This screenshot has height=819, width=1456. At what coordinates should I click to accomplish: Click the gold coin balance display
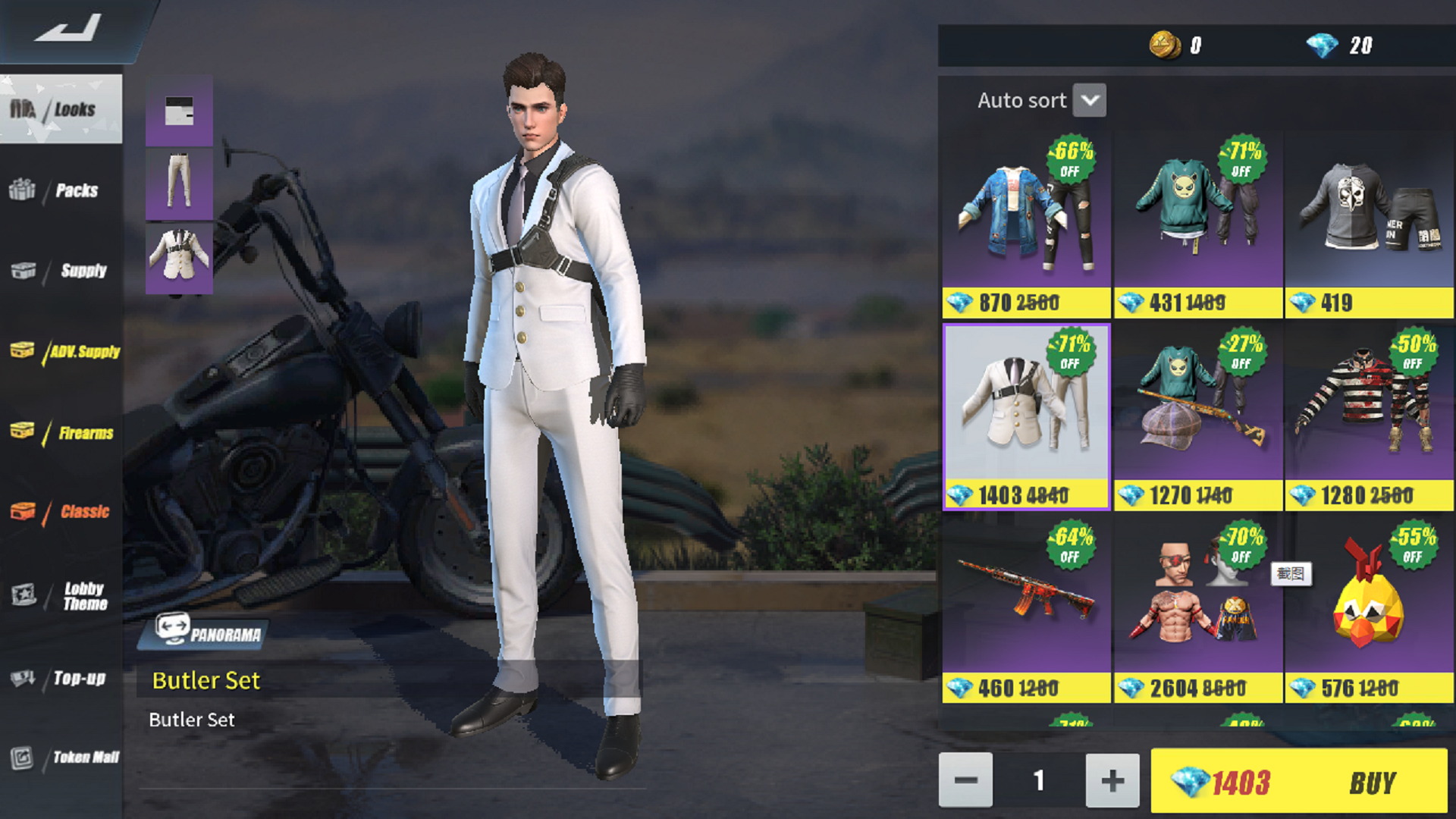pyautogui.click(x=1179, y=45)
